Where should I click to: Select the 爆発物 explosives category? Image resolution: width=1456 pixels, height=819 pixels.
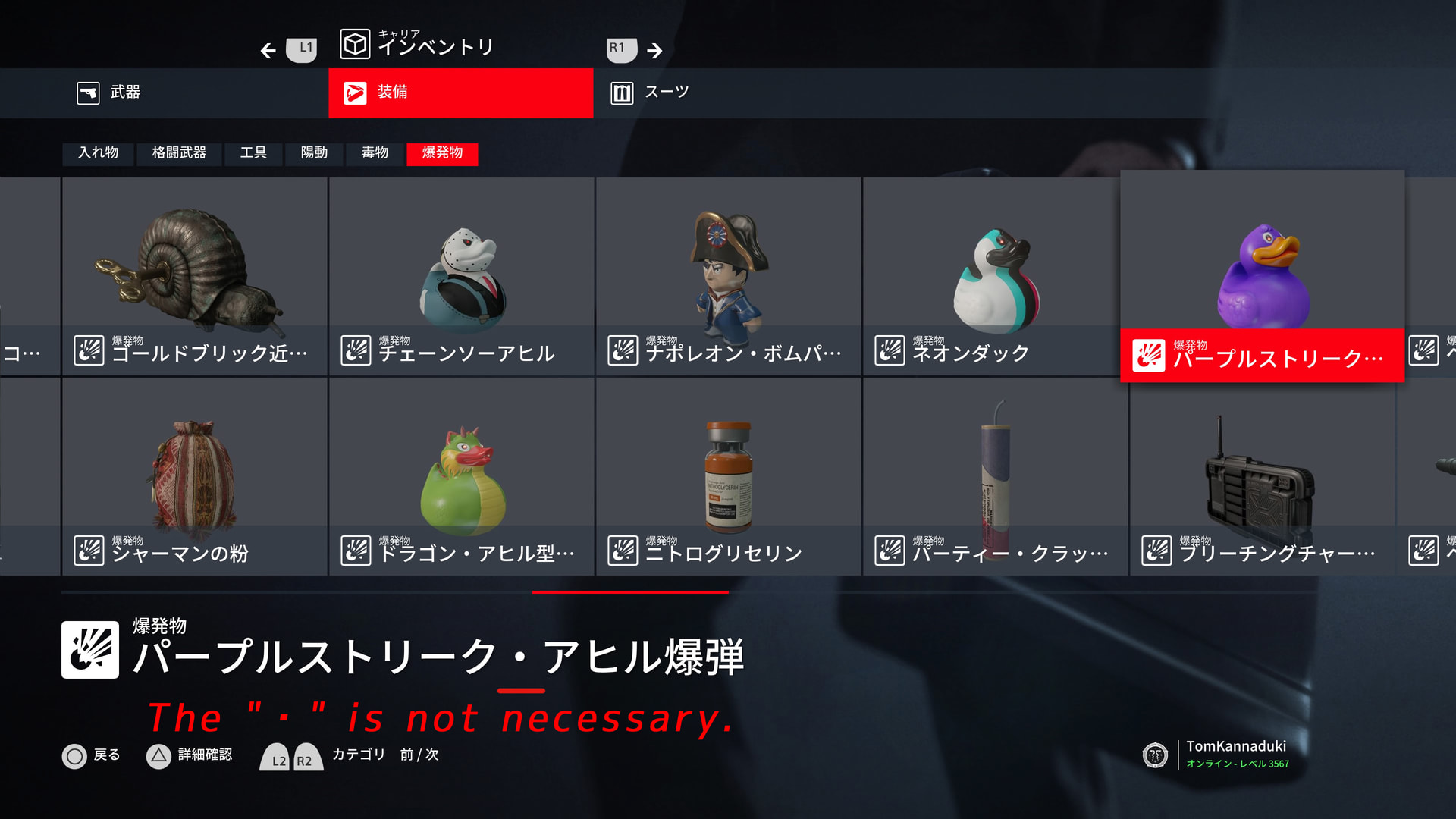[442, 153]
